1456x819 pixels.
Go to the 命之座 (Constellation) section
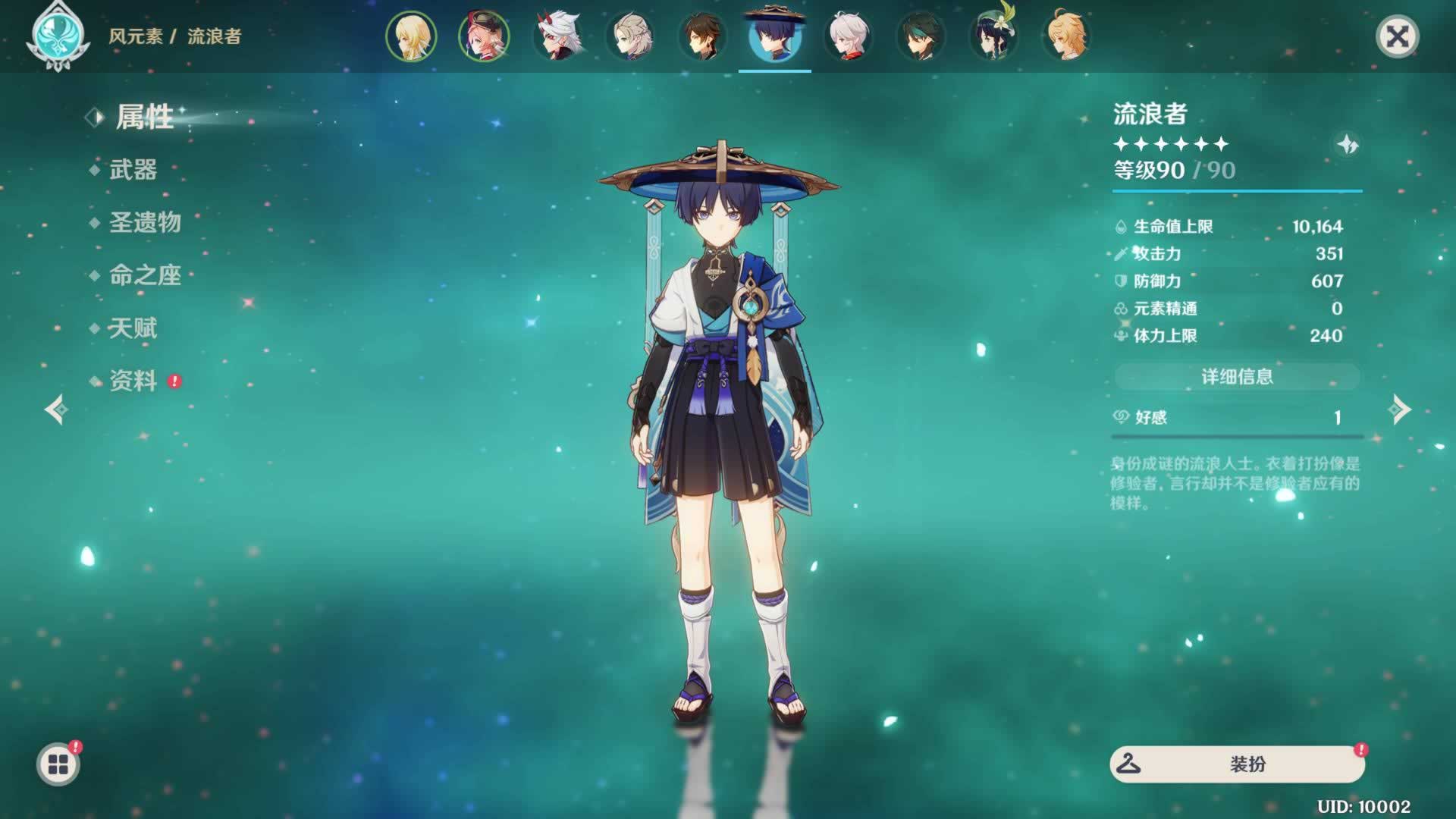(x=145, y=275)
